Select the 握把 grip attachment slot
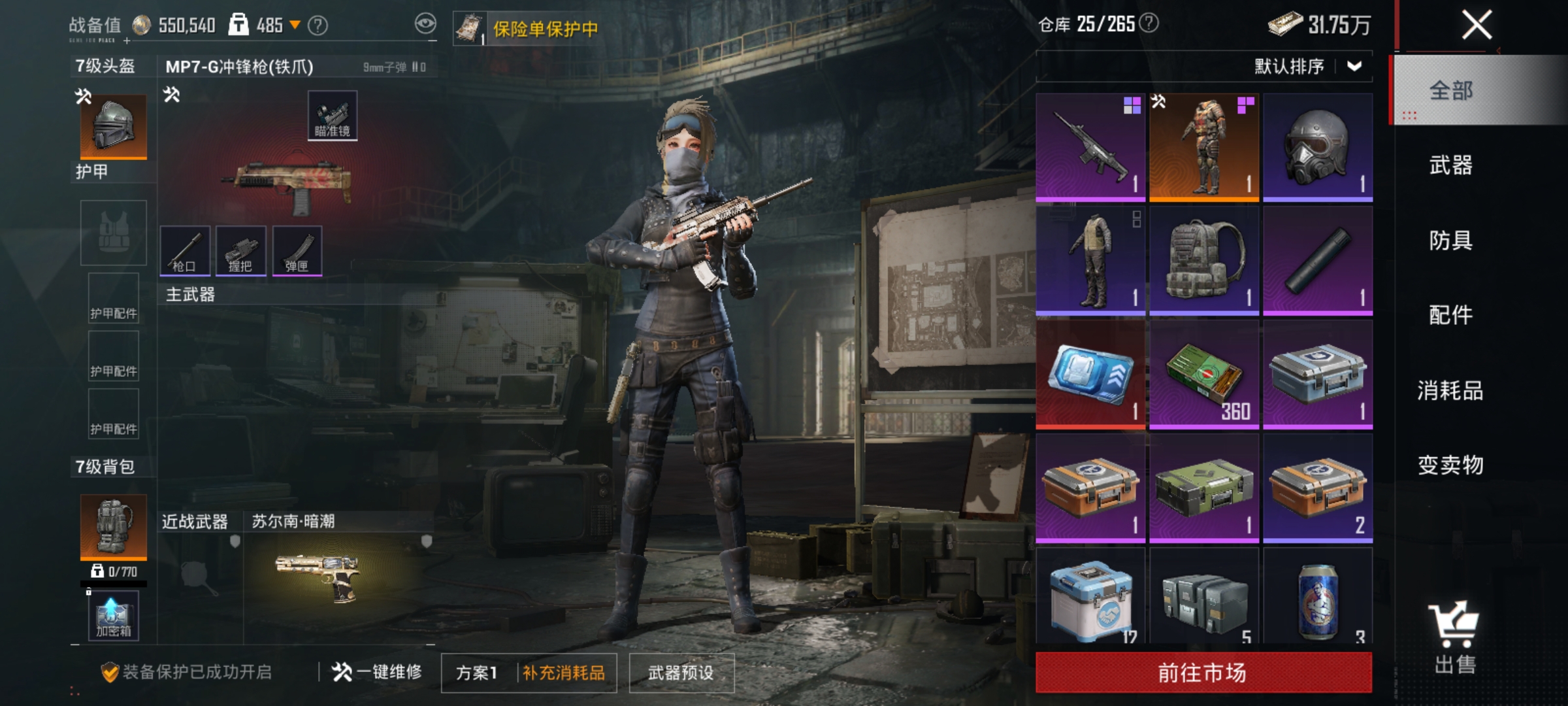 pyautogui.click(x=242, y=252)
